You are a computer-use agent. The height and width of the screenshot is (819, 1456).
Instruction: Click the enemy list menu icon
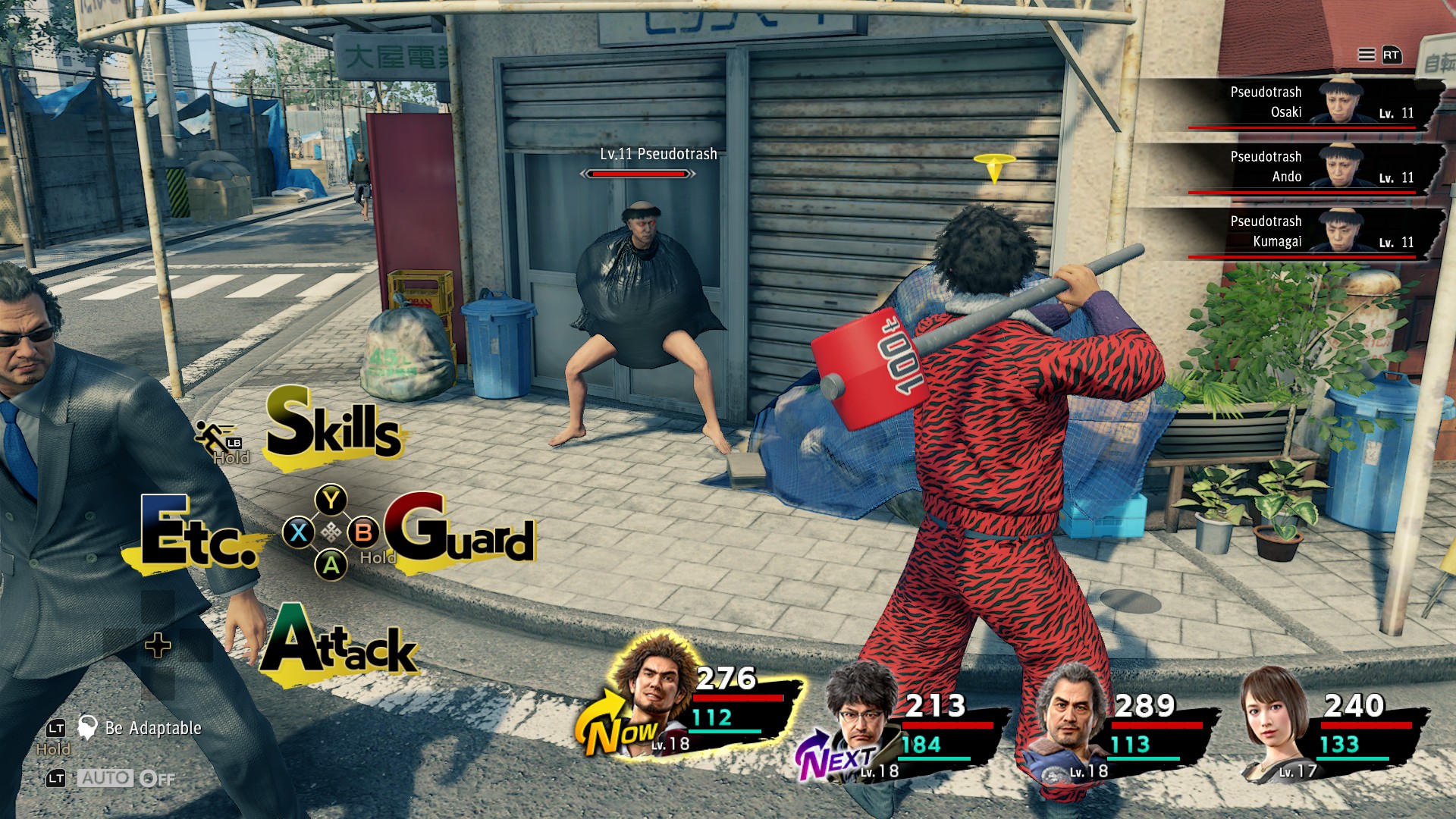click(1367, 55)
